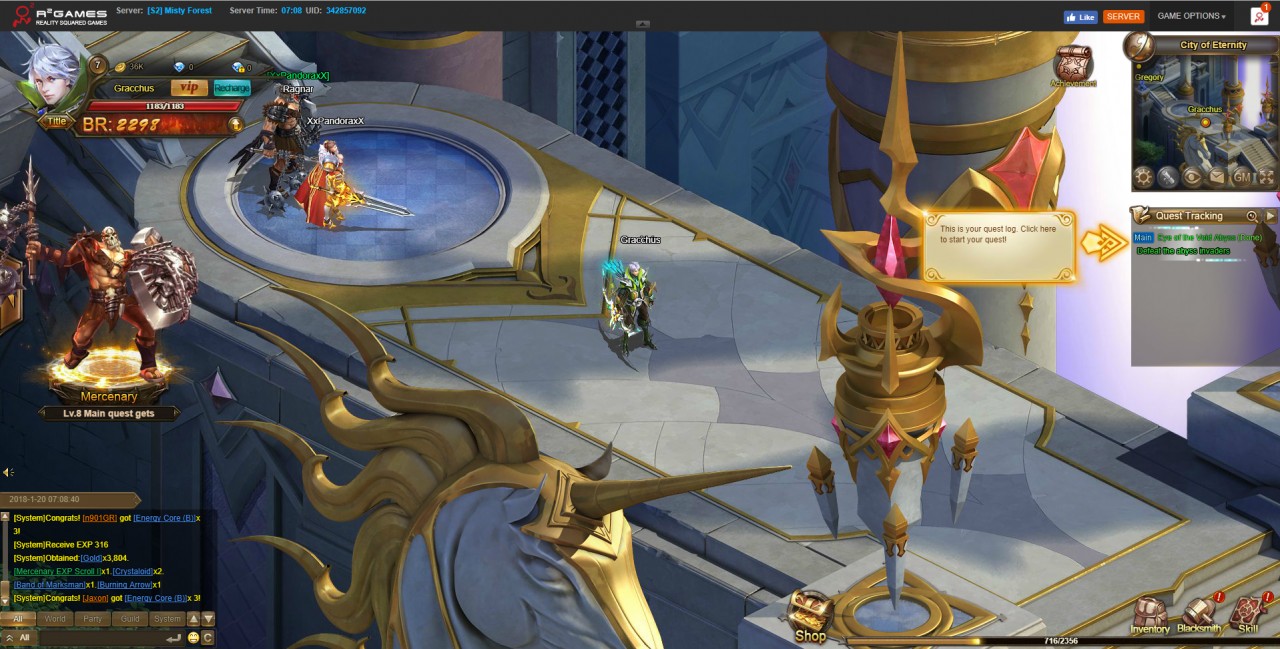Toggle the eye visibility icon
The height and width of the screenshot is (649, 1280).
(x=1191, y=177)
